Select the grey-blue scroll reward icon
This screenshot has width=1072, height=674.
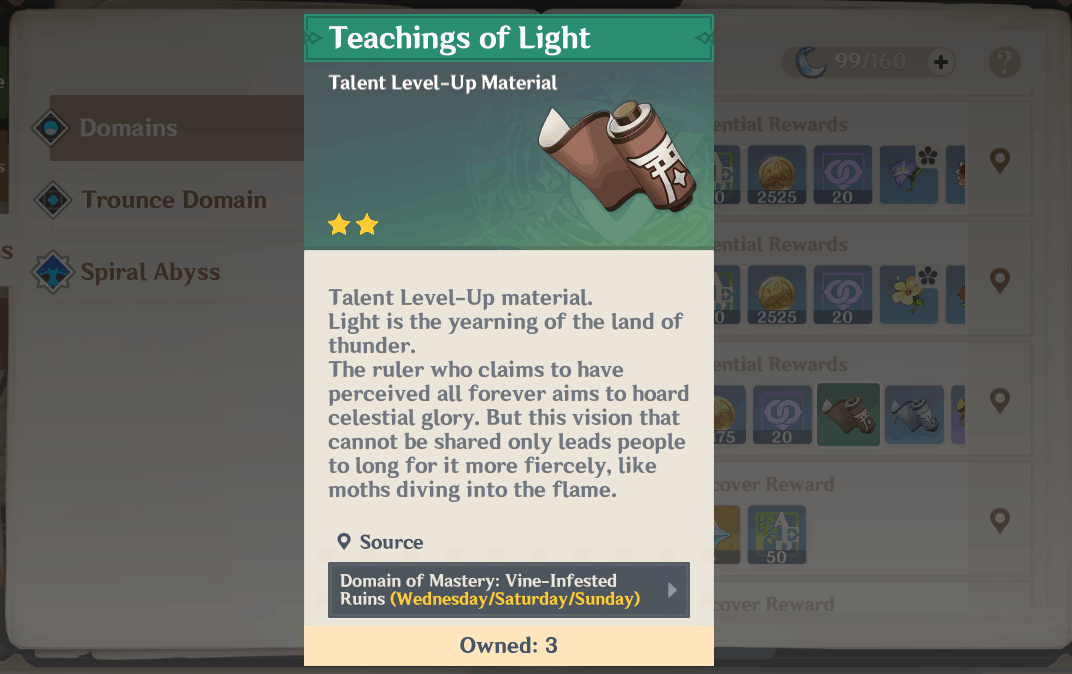pyautogui.click(x=914, y=414)
